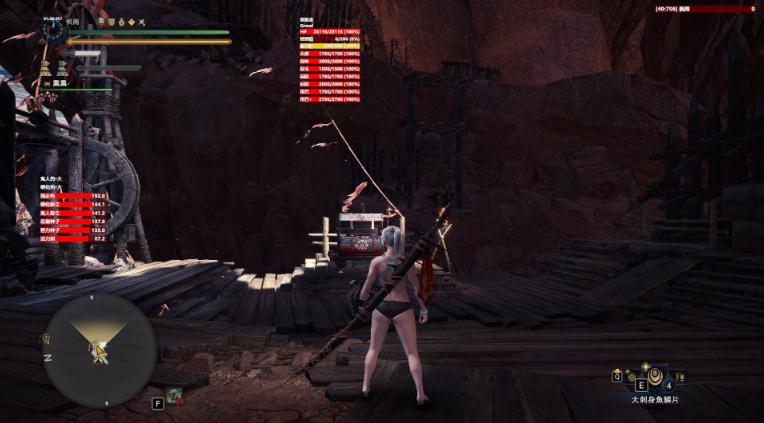This screenshot has height=423, width=764.
Task: Click the quest timer clock icon
Action: [x=56, y=30]
